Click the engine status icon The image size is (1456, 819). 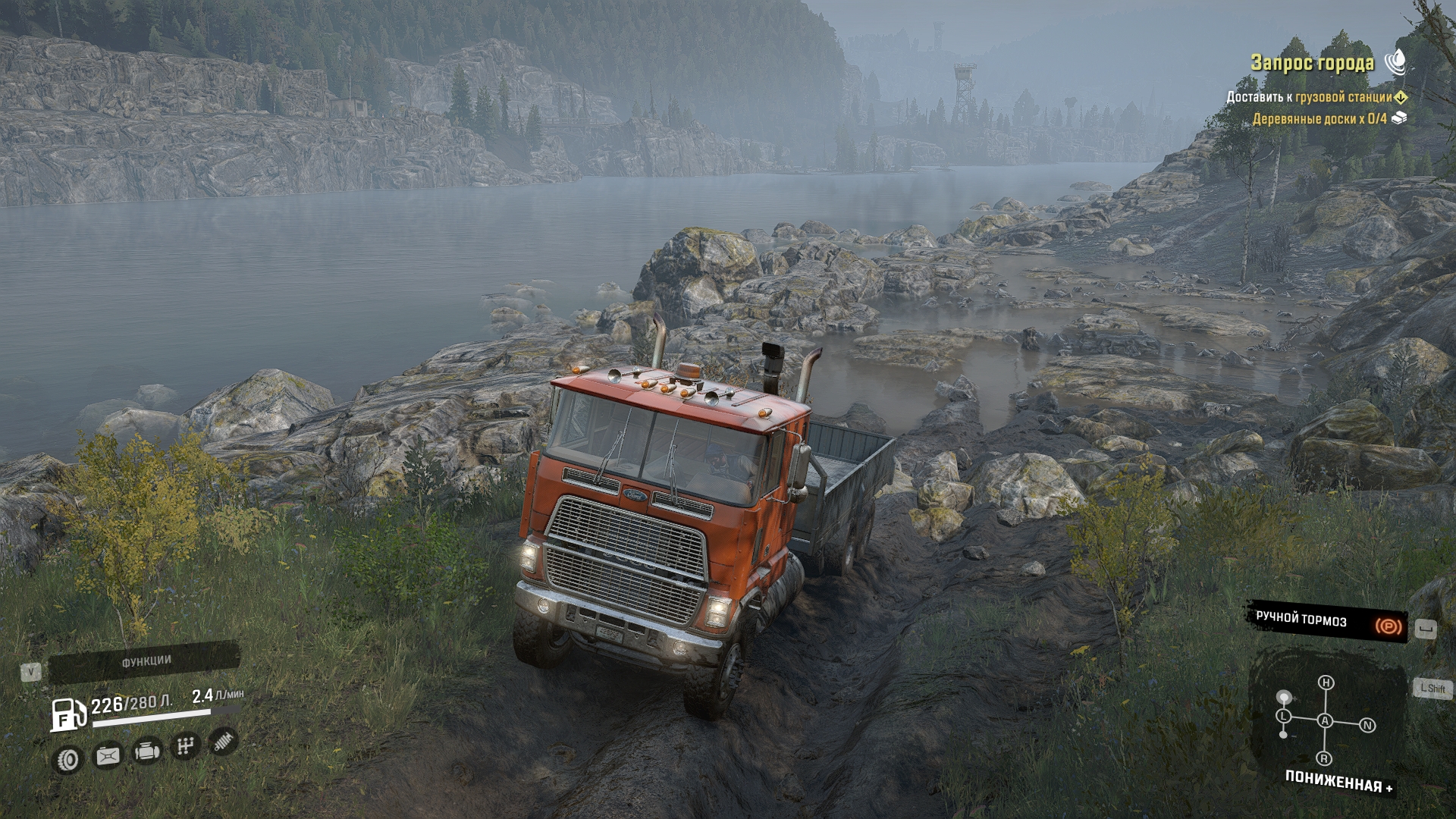click(x=146, y=752)
